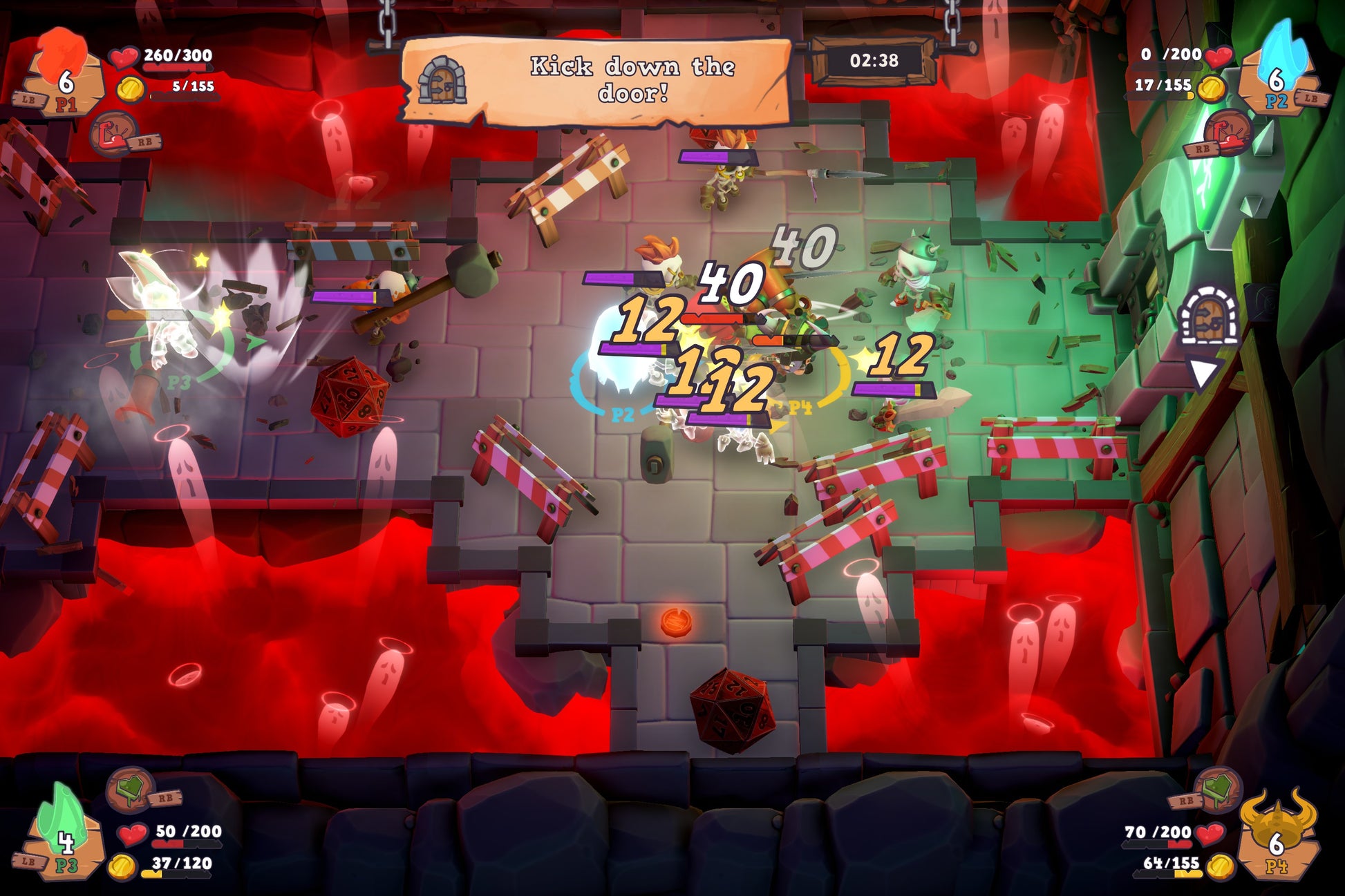
Task: Click the 'Kick down the door!' objective banner
Action: click(596, 81)
